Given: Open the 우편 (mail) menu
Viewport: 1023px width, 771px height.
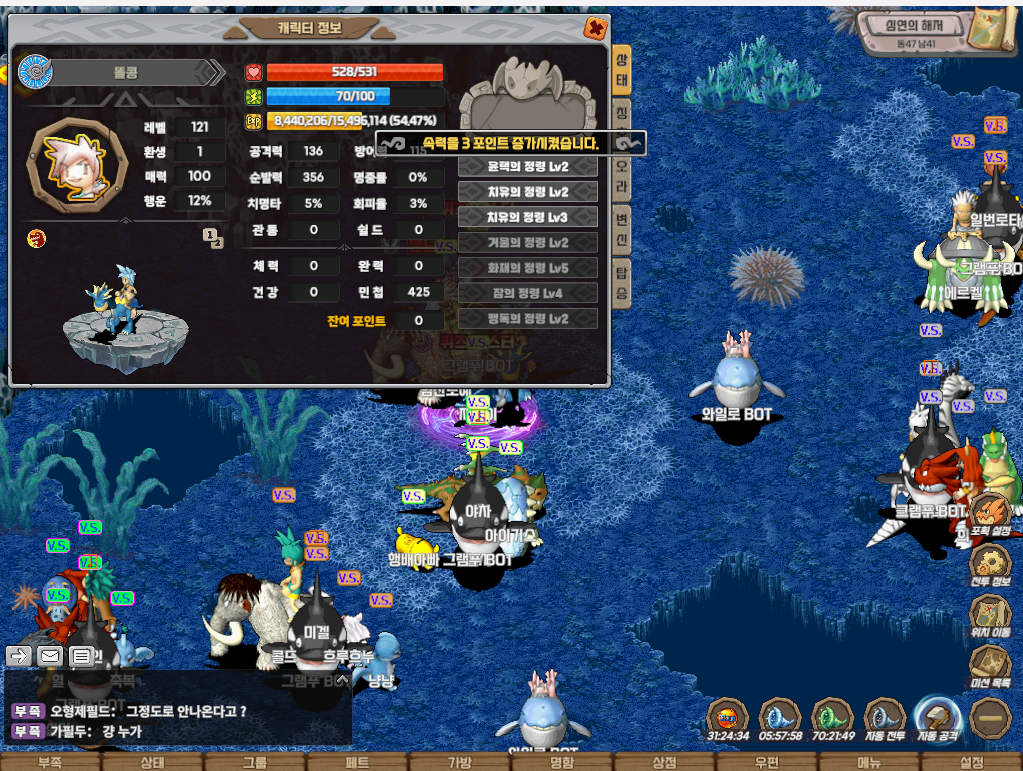Looking at the screenshot, I should tap(766, 762).
